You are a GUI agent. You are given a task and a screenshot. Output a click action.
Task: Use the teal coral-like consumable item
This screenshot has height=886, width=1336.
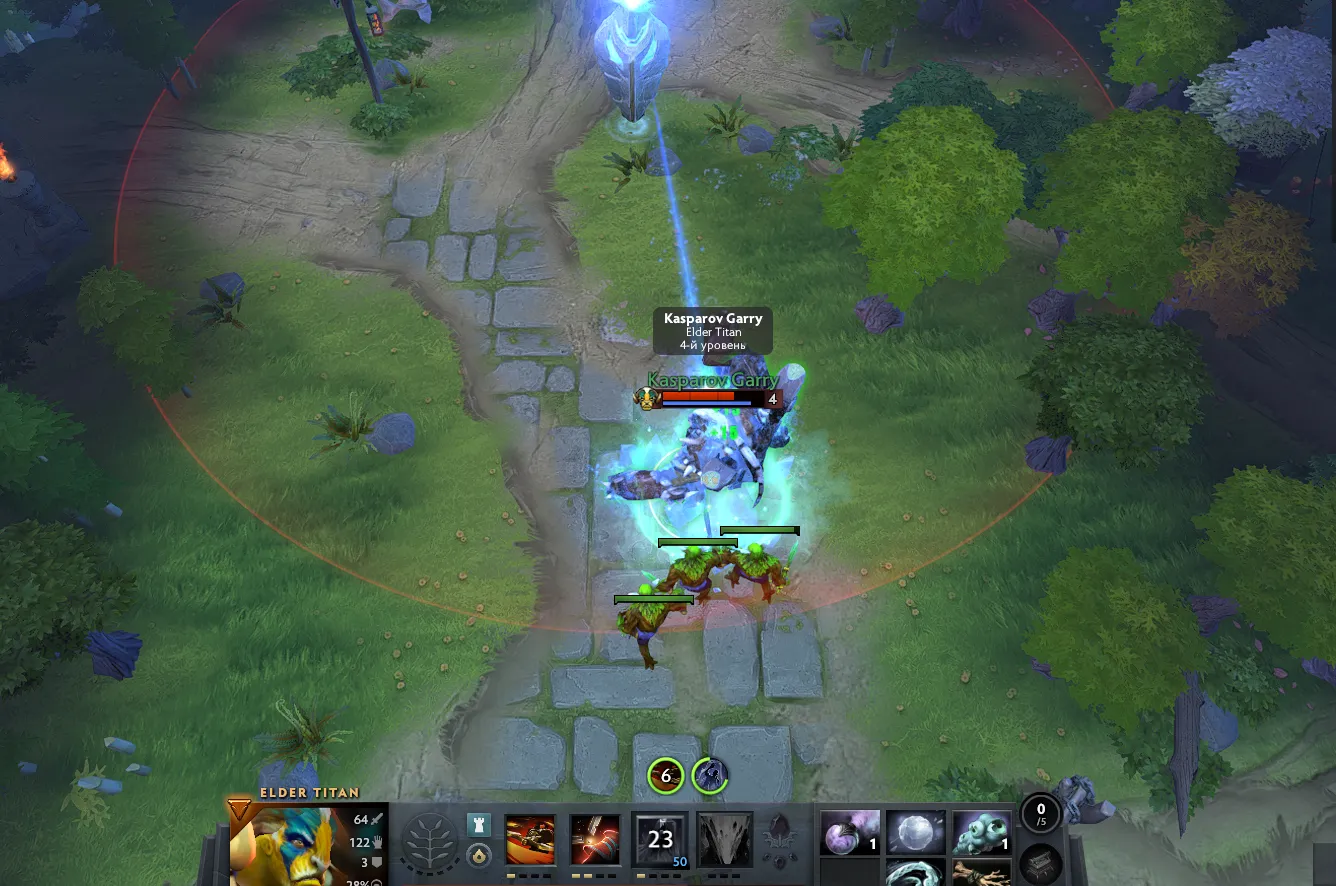pos(981,832)
